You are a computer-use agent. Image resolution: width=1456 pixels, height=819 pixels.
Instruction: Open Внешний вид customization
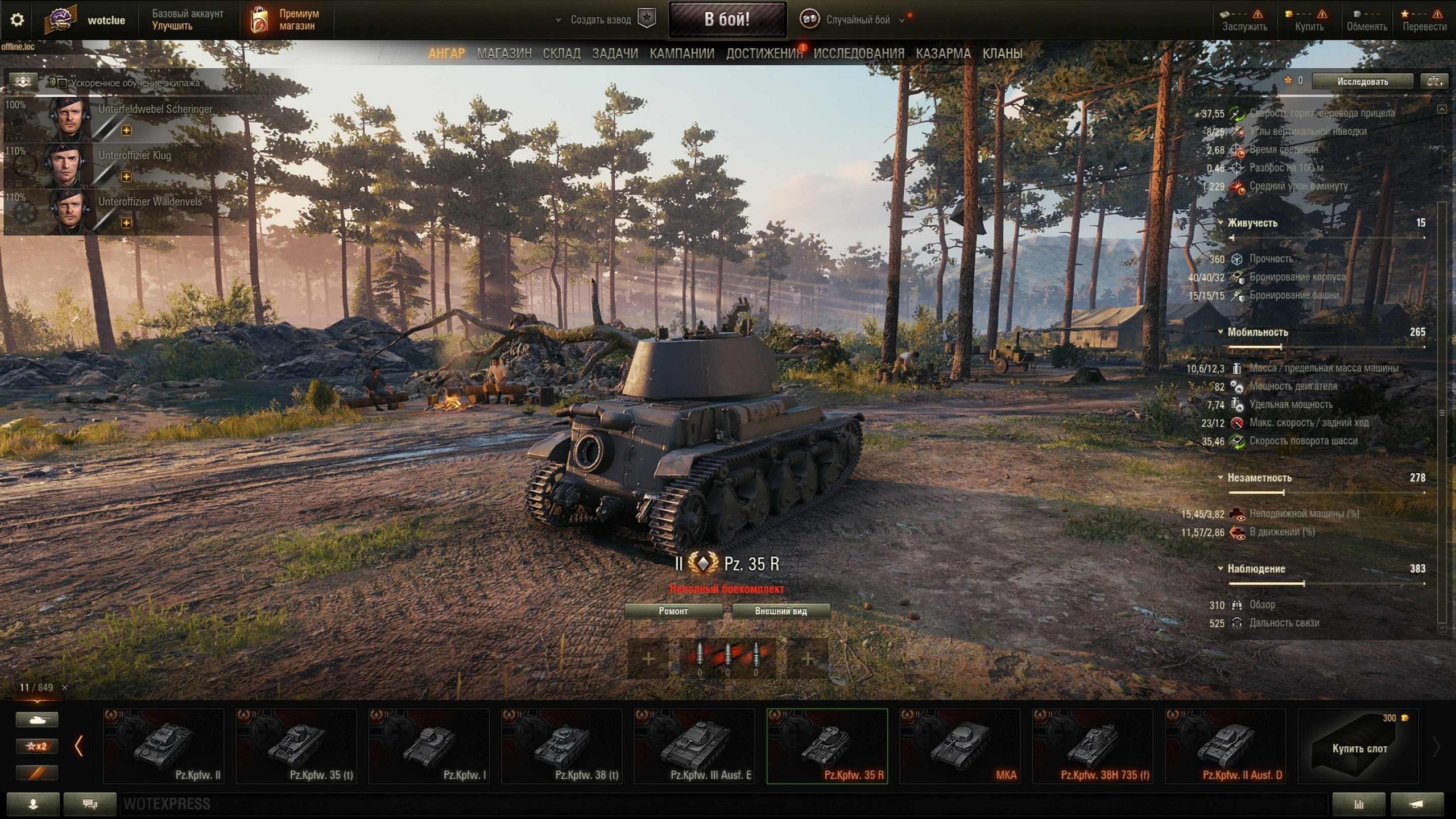[780, 611]
